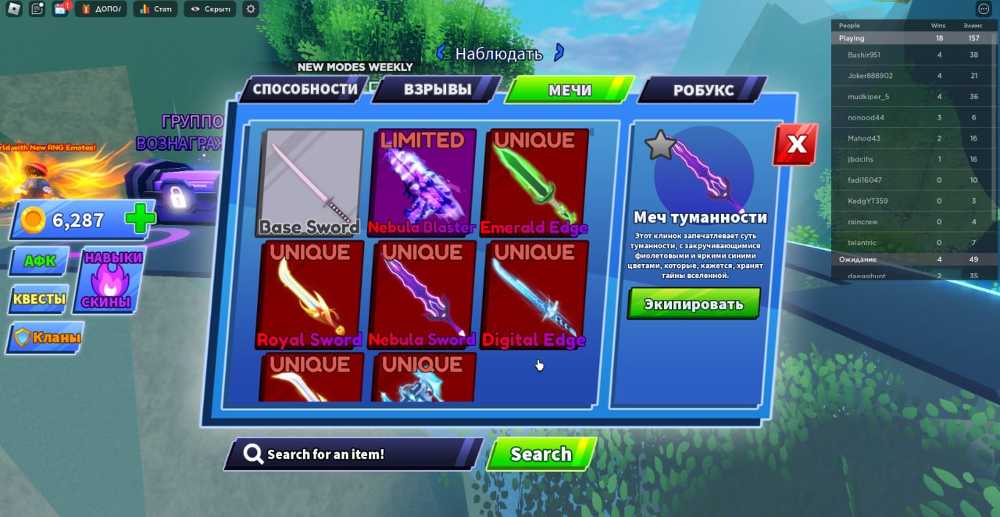
Task: Add coins with the green plus
Action: point(140,220)
